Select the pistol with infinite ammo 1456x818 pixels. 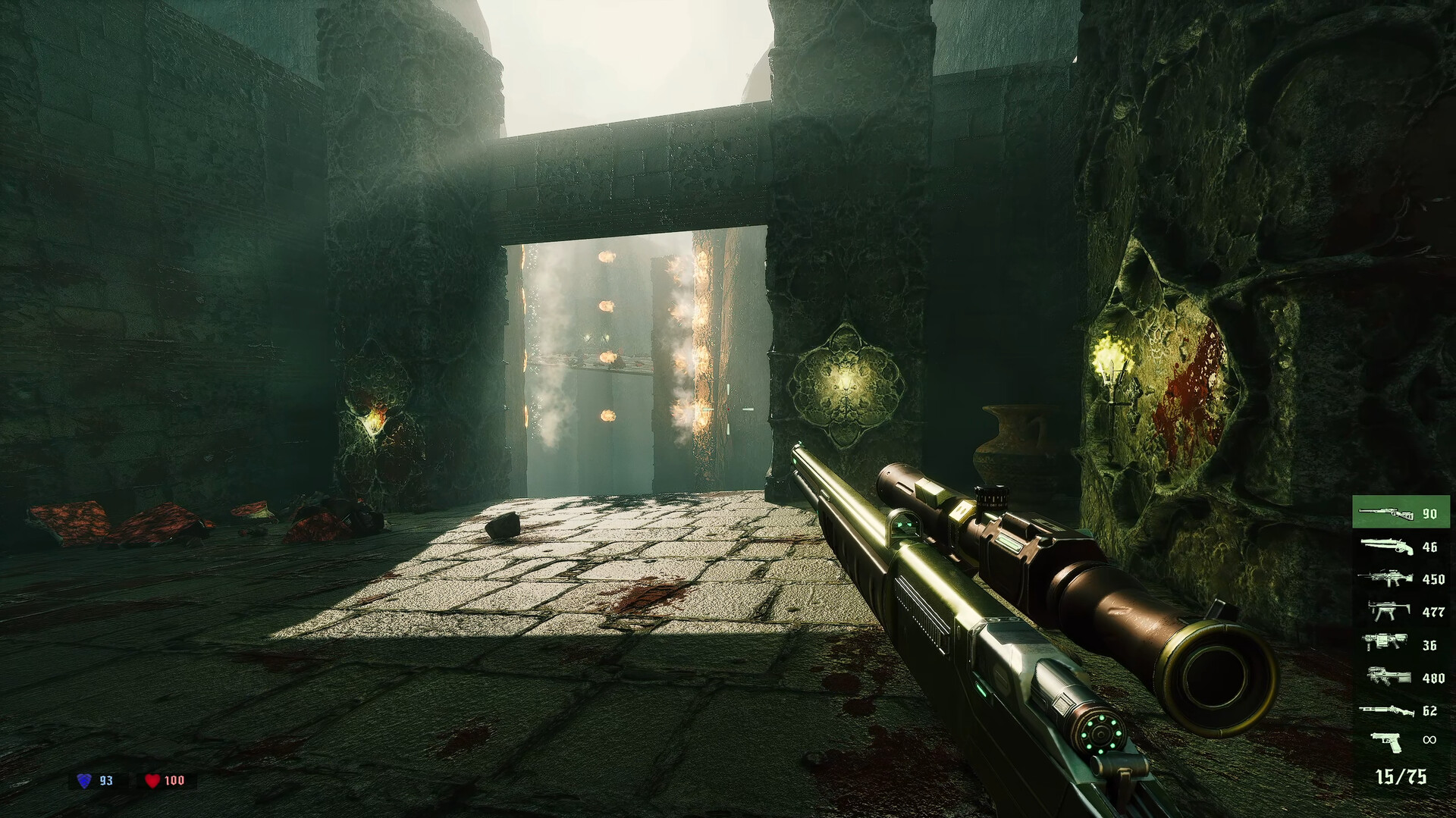1400,740
